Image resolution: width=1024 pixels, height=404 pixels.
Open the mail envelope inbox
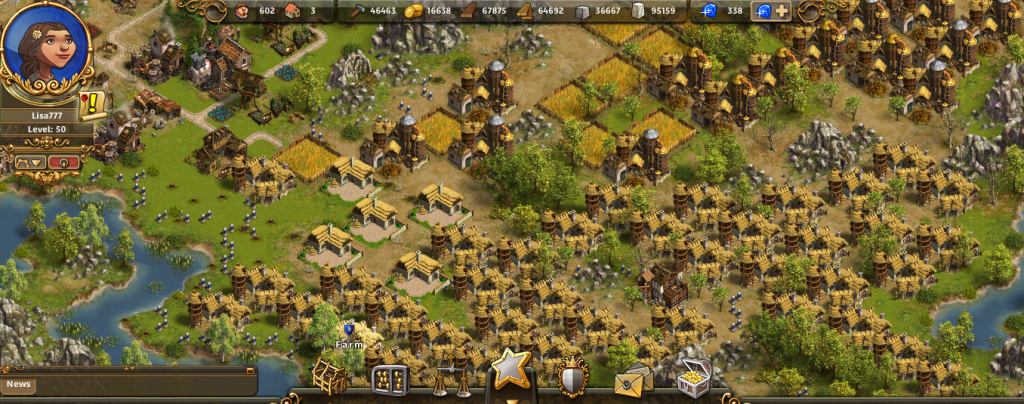coord(632,380)
